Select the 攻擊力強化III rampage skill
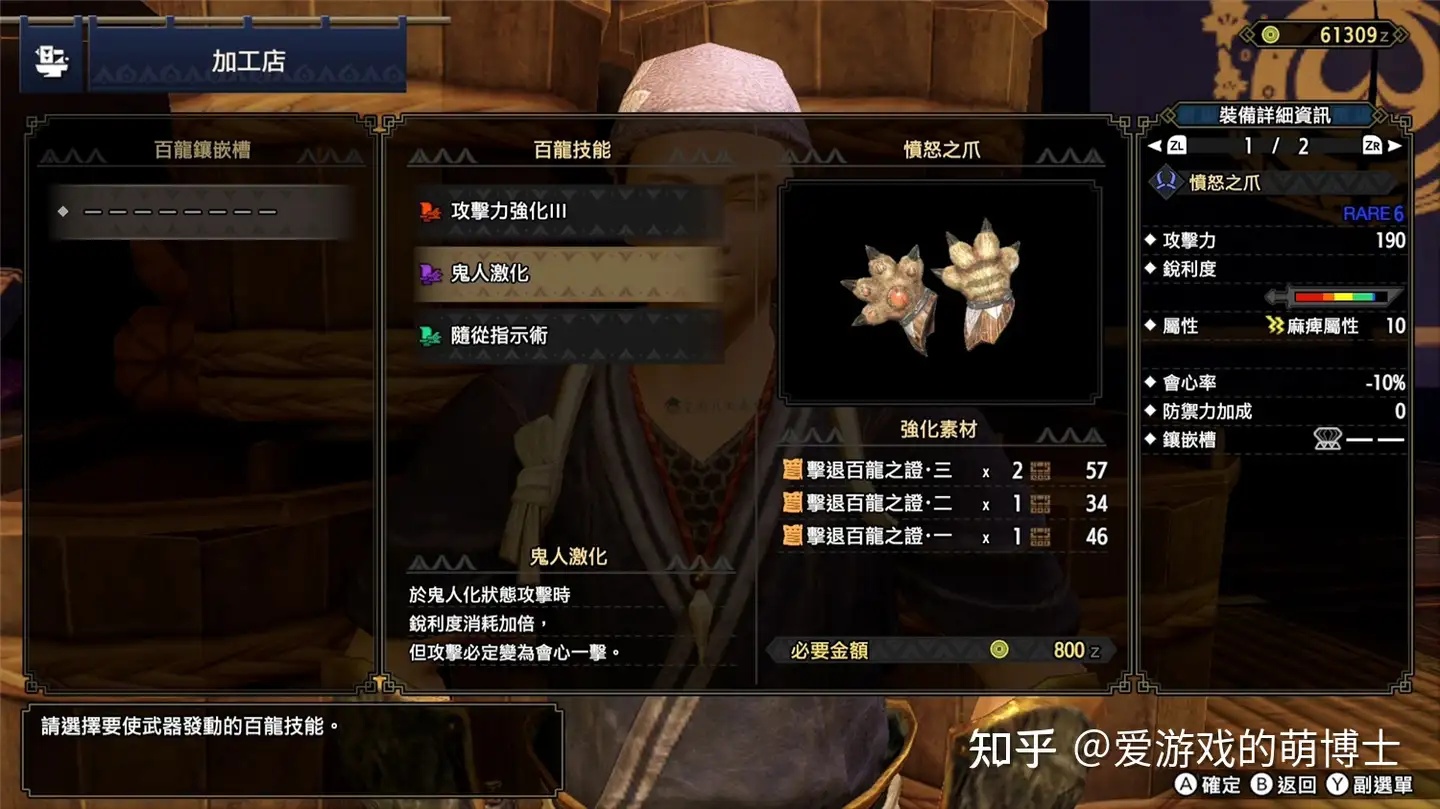Viewport: 1440px width, 809px height. coord(568,212)
